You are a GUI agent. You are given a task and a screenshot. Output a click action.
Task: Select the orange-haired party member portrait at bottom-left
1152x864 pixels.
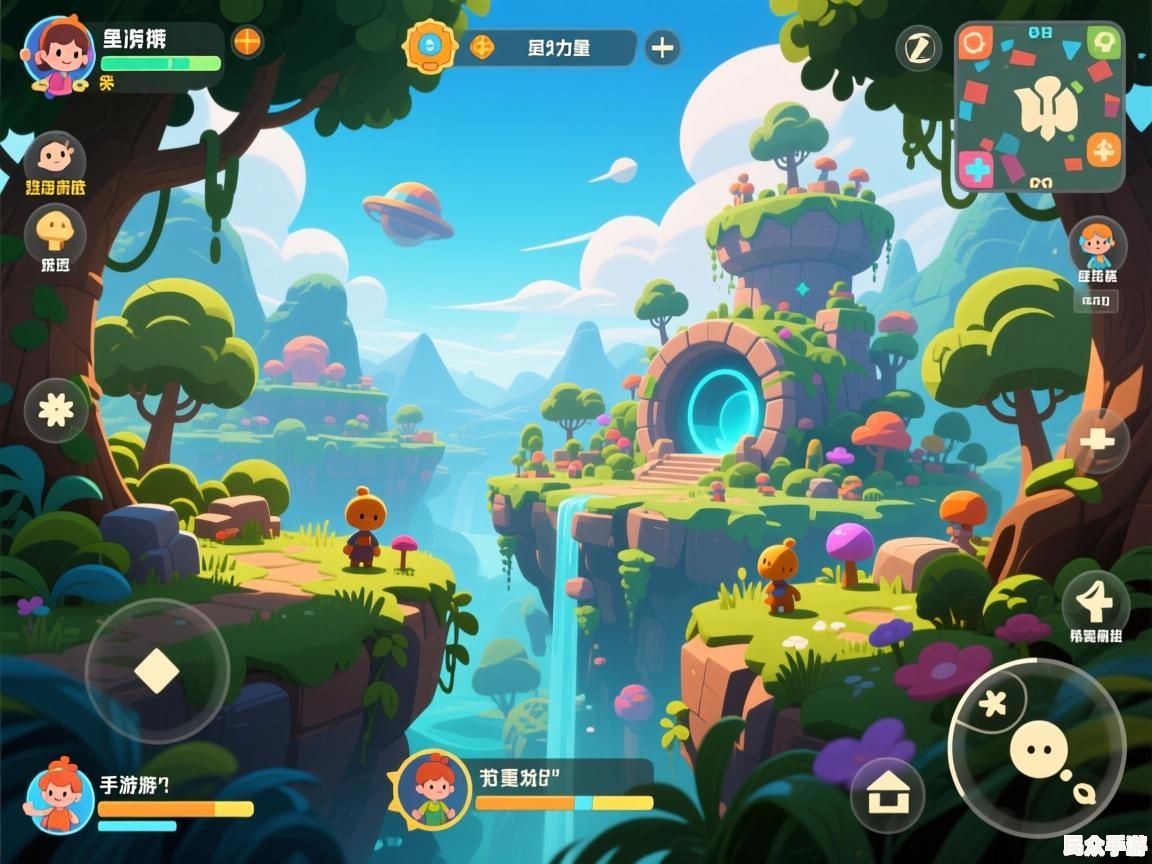[x=60, y=796]
